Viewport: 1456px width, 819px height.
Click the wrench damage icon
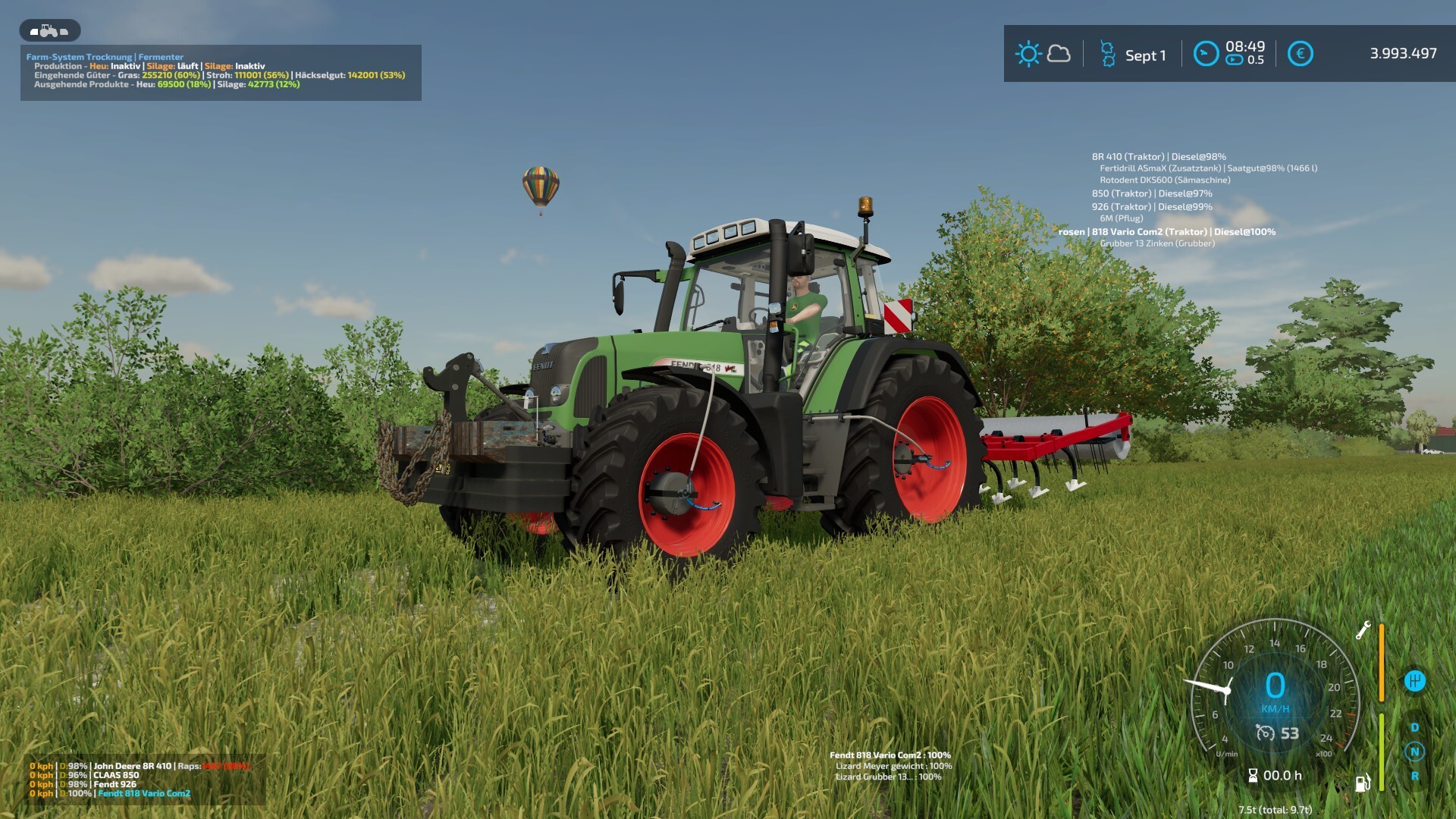(1363, 630)
